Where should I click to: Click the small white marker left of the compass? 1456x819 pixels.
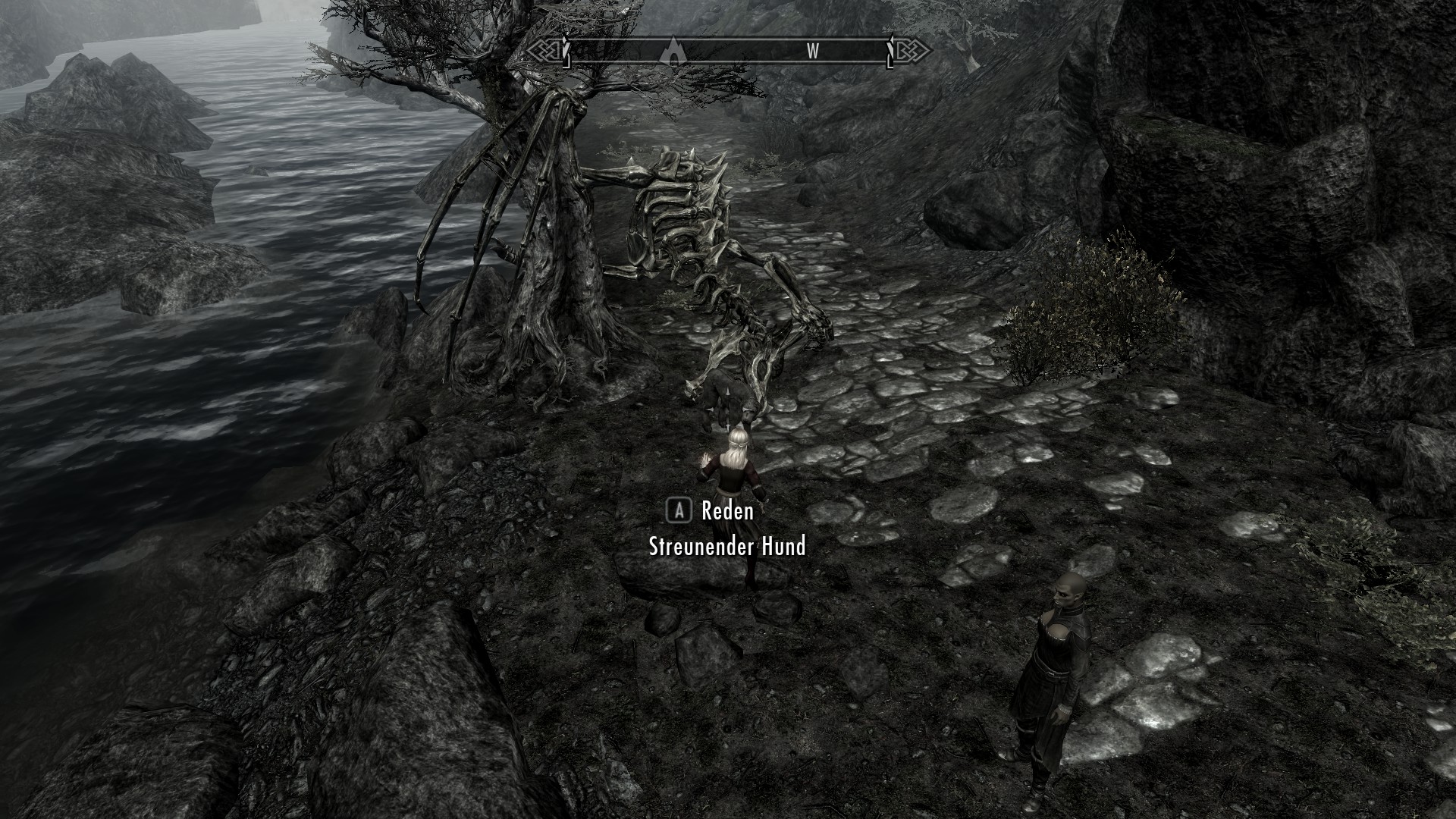[566, 52]
